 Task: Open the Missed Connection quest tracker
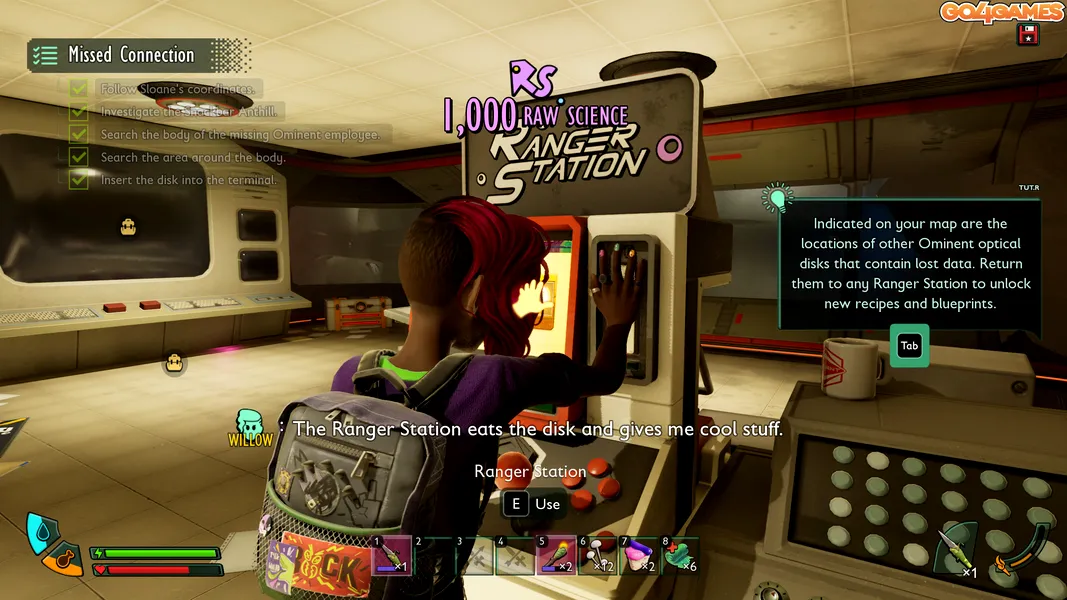click(x=132, y=55)
